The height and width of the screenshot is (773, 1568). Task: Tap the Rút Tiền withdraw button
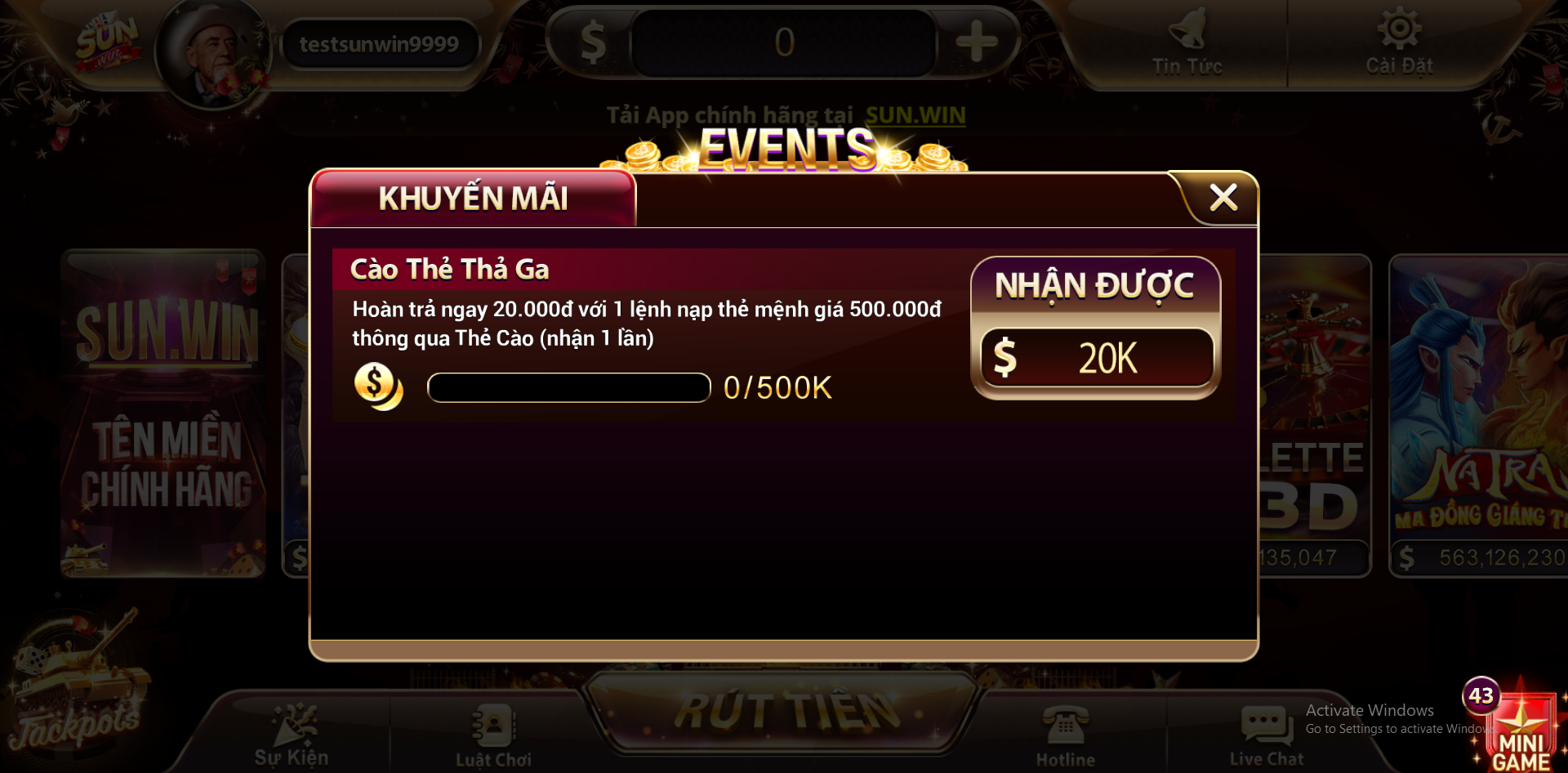[785, 711]
